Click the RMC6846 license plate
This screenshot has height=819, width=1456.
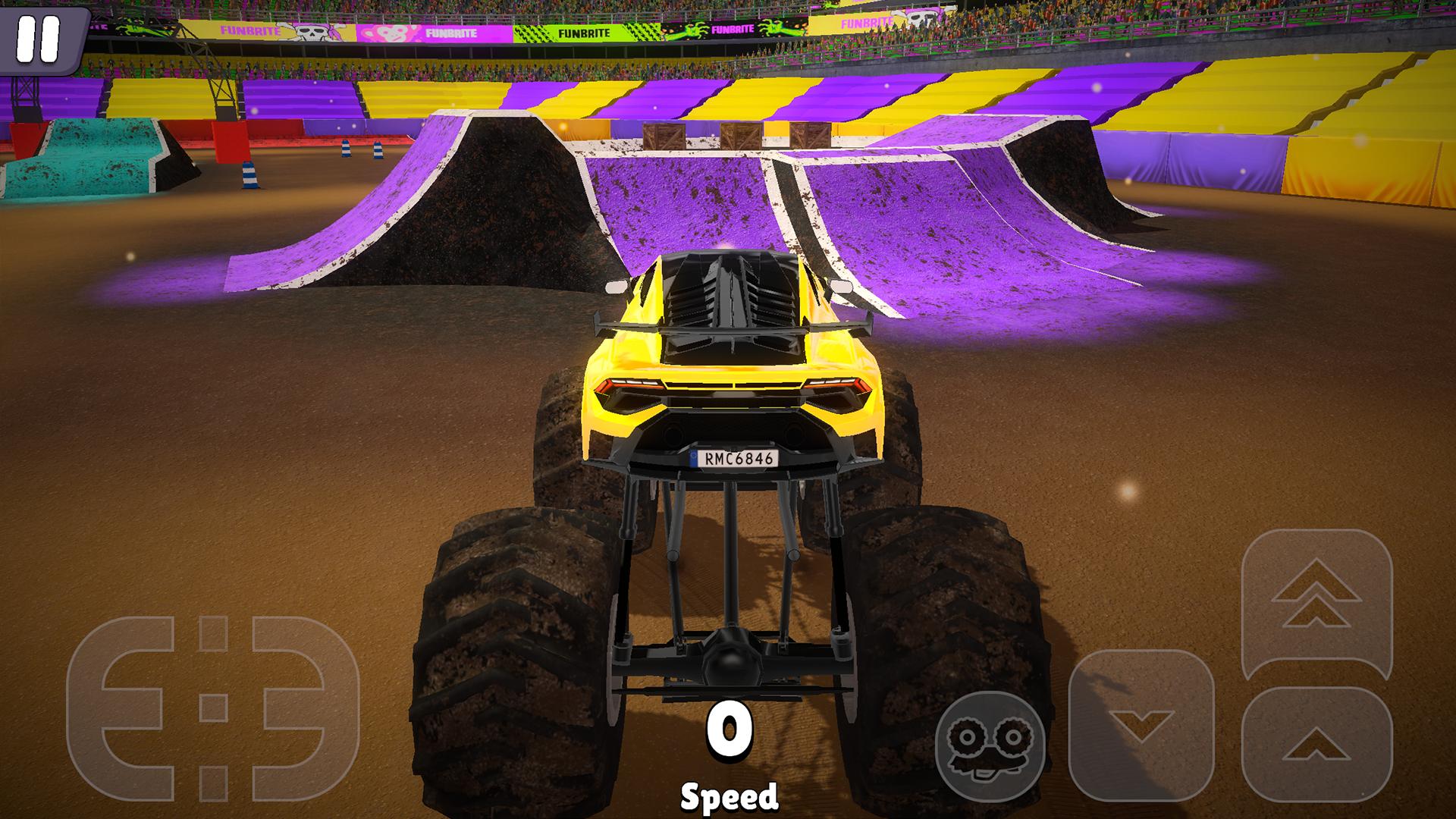[x=732, y=457]
